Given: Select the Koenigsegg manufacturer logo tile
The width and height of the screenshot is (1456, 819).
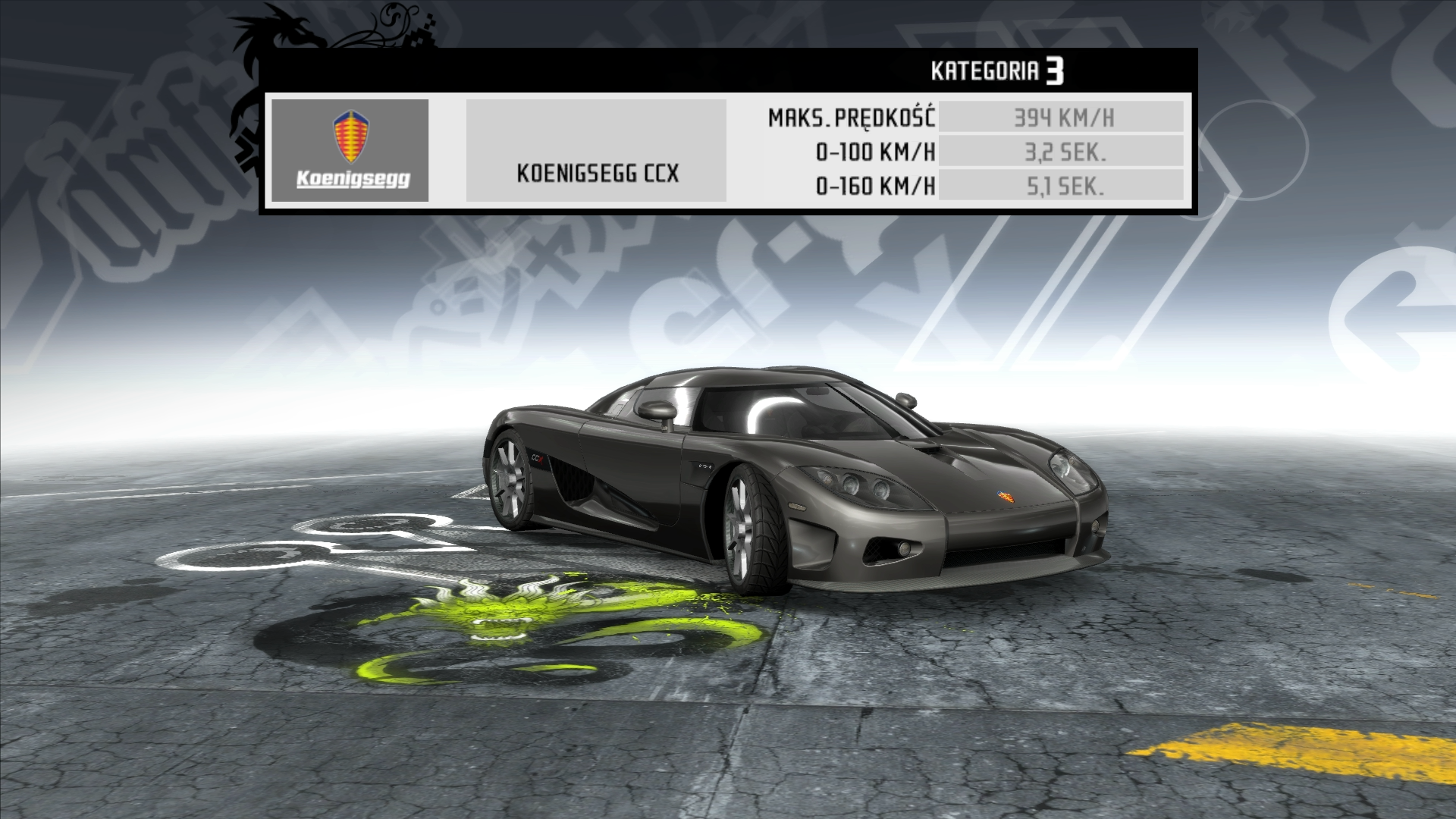Looking at the screenshot, I should click(350, 150).
